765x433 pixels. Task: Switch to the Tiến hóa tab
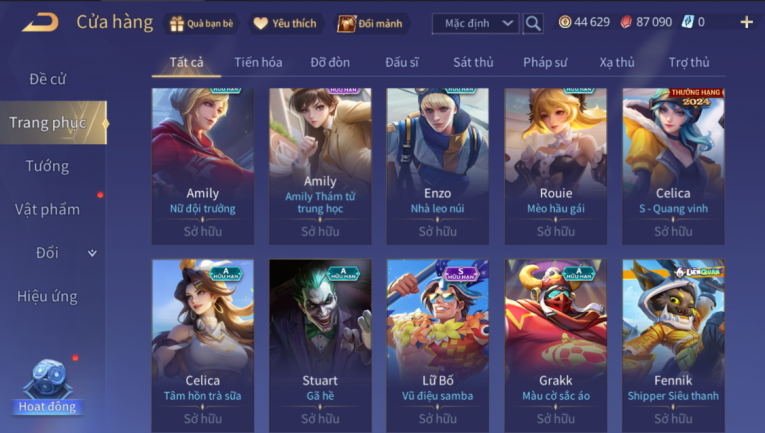tap(258, 62)
